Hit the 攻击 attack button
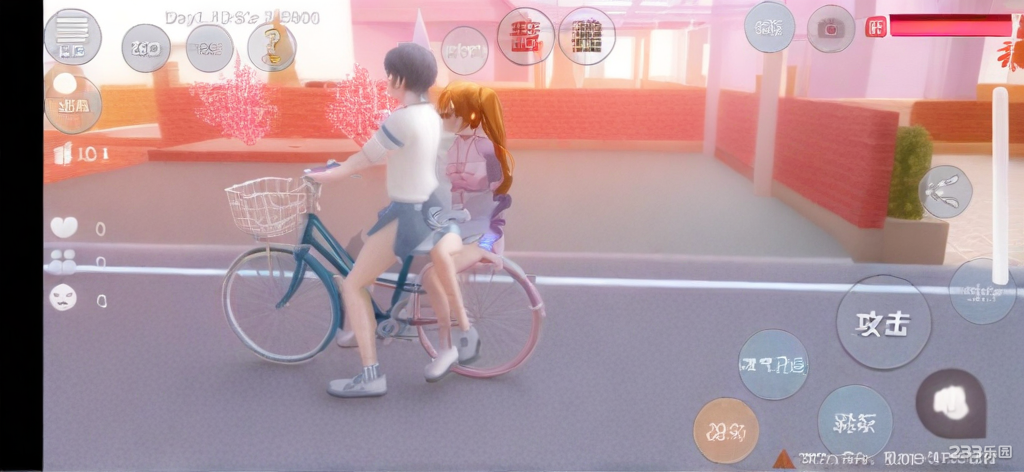This screenshot has width=1024, height=472. click(x=883, y=323)
